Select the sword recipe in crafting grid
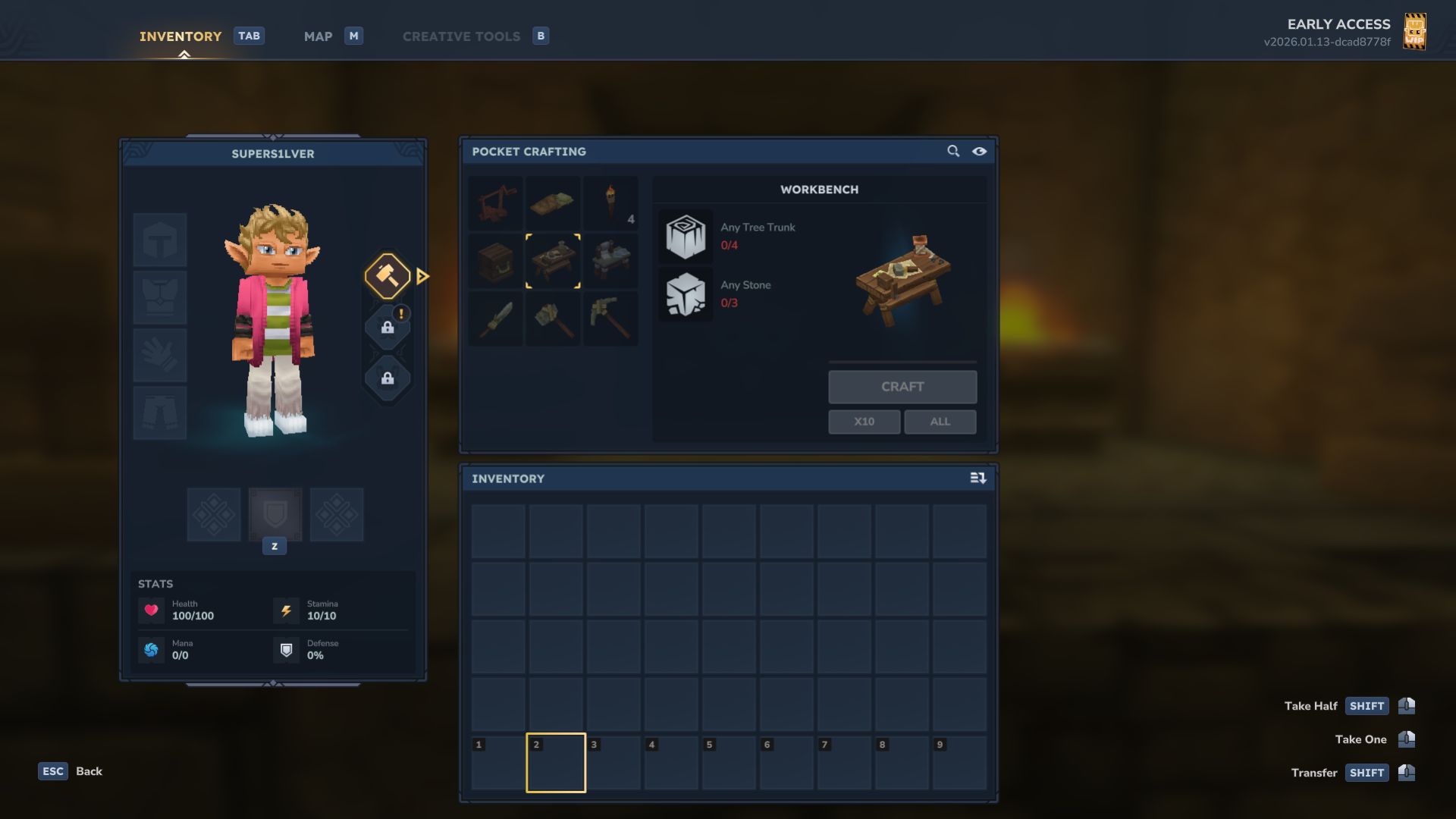The height and width of the screenshot is (819, 1456). 495,319
